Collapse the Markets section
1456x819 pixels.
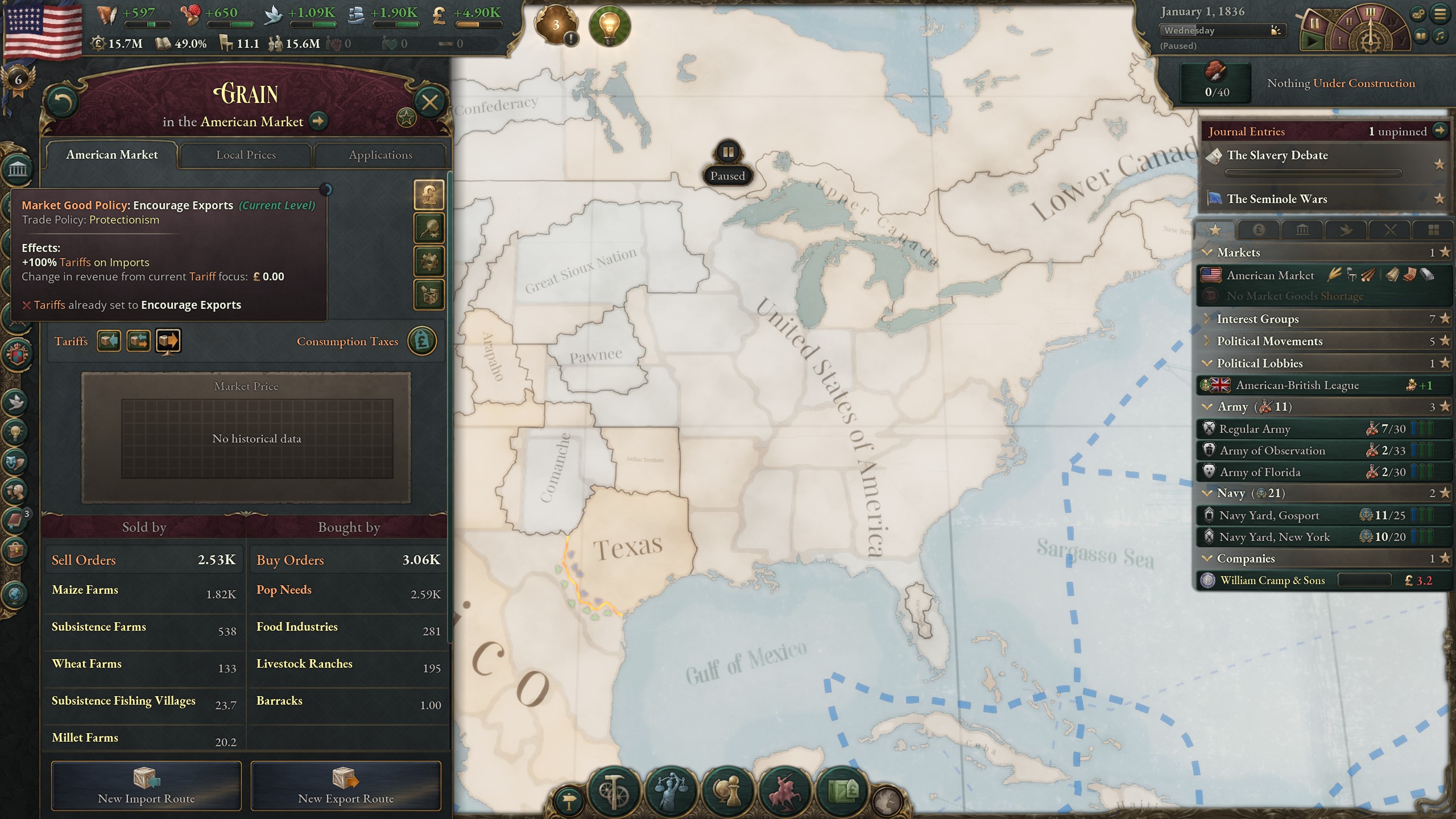[1208, 252]
